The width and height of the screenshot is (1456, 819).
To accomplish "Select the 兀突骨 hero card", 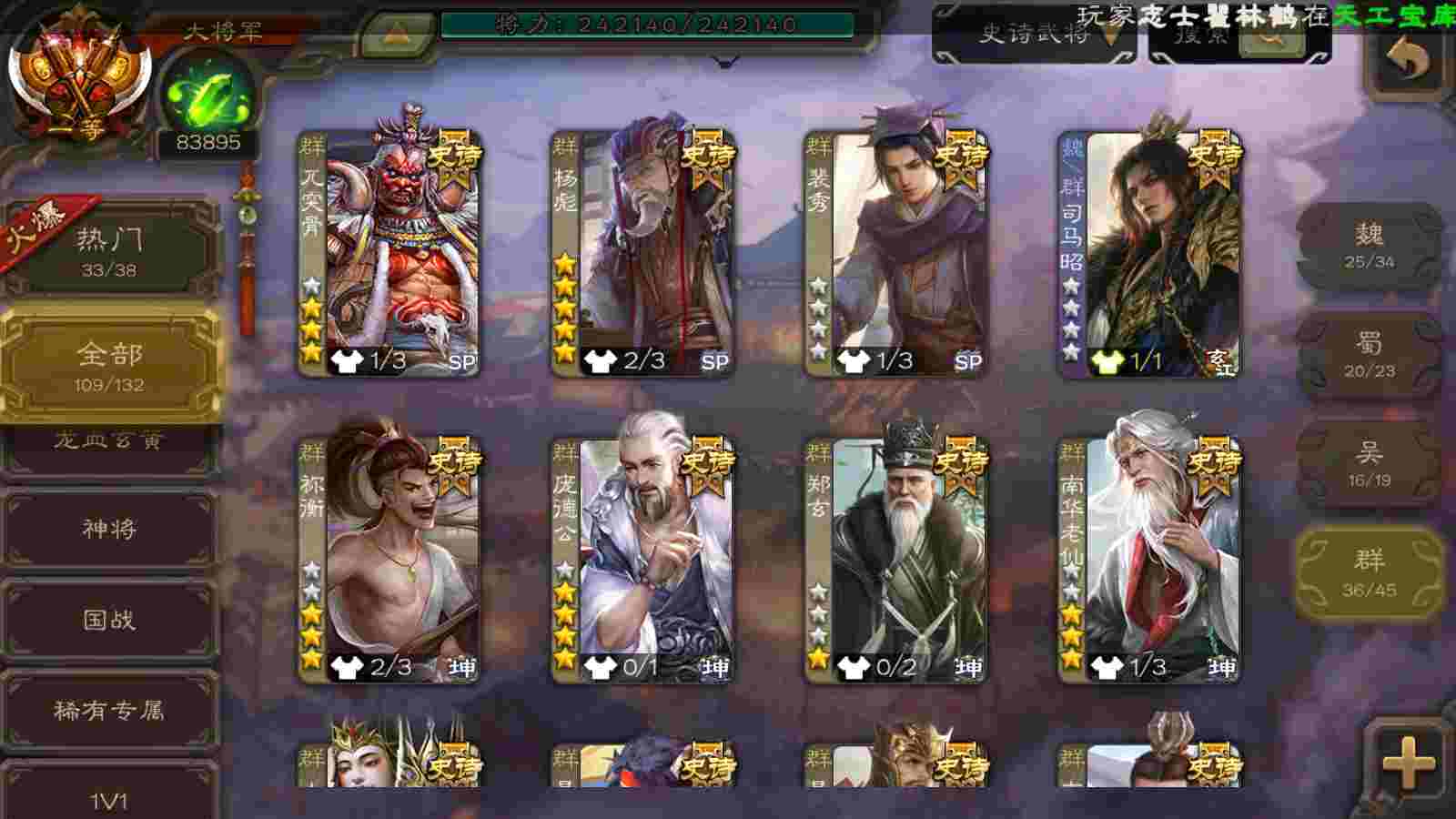I will coord(389,253).
